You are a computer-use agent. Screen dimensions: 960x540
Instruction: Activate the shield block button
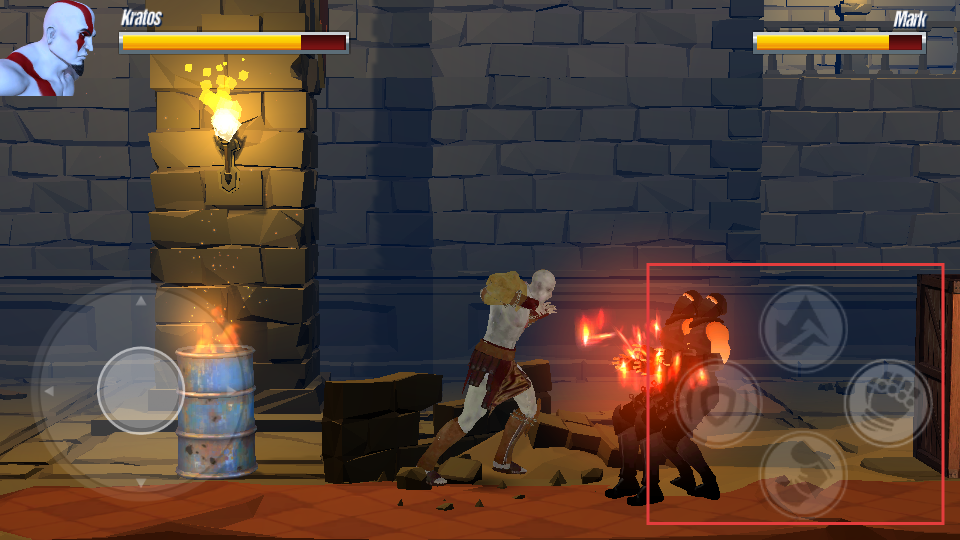pyautogui.click(x=718, y=403)
